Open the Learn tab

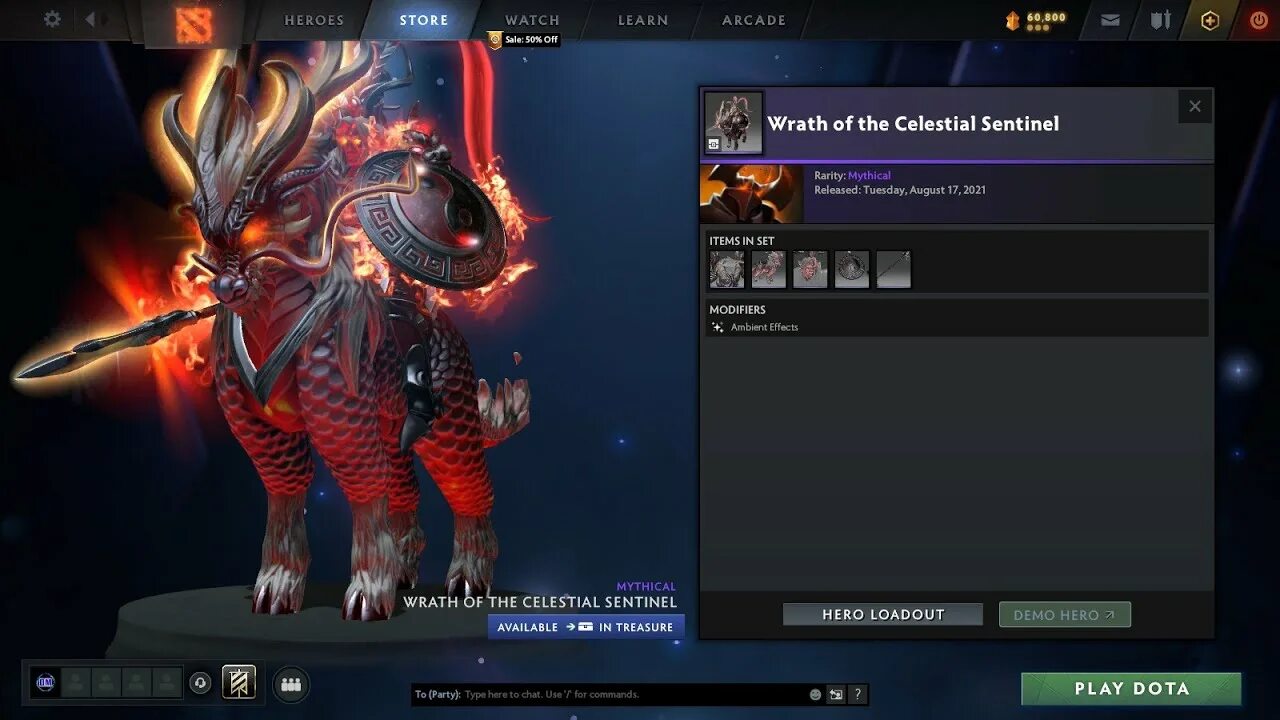(x=643, y=20)
